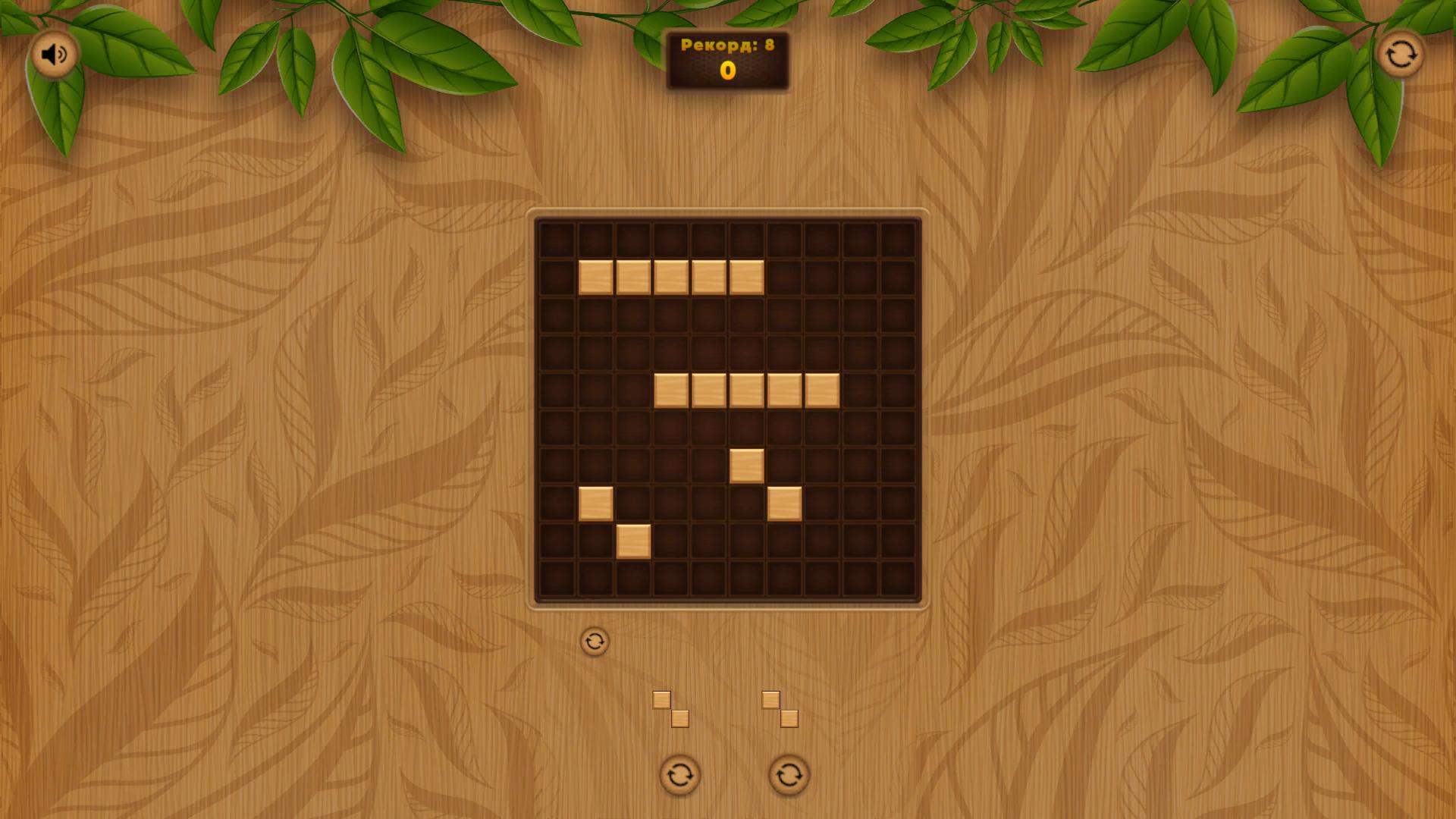The width and height of the screenshot is (1456, 819).
Task: Click the leftmost block of the top row of blocks
Action: [x=597, y=277]
